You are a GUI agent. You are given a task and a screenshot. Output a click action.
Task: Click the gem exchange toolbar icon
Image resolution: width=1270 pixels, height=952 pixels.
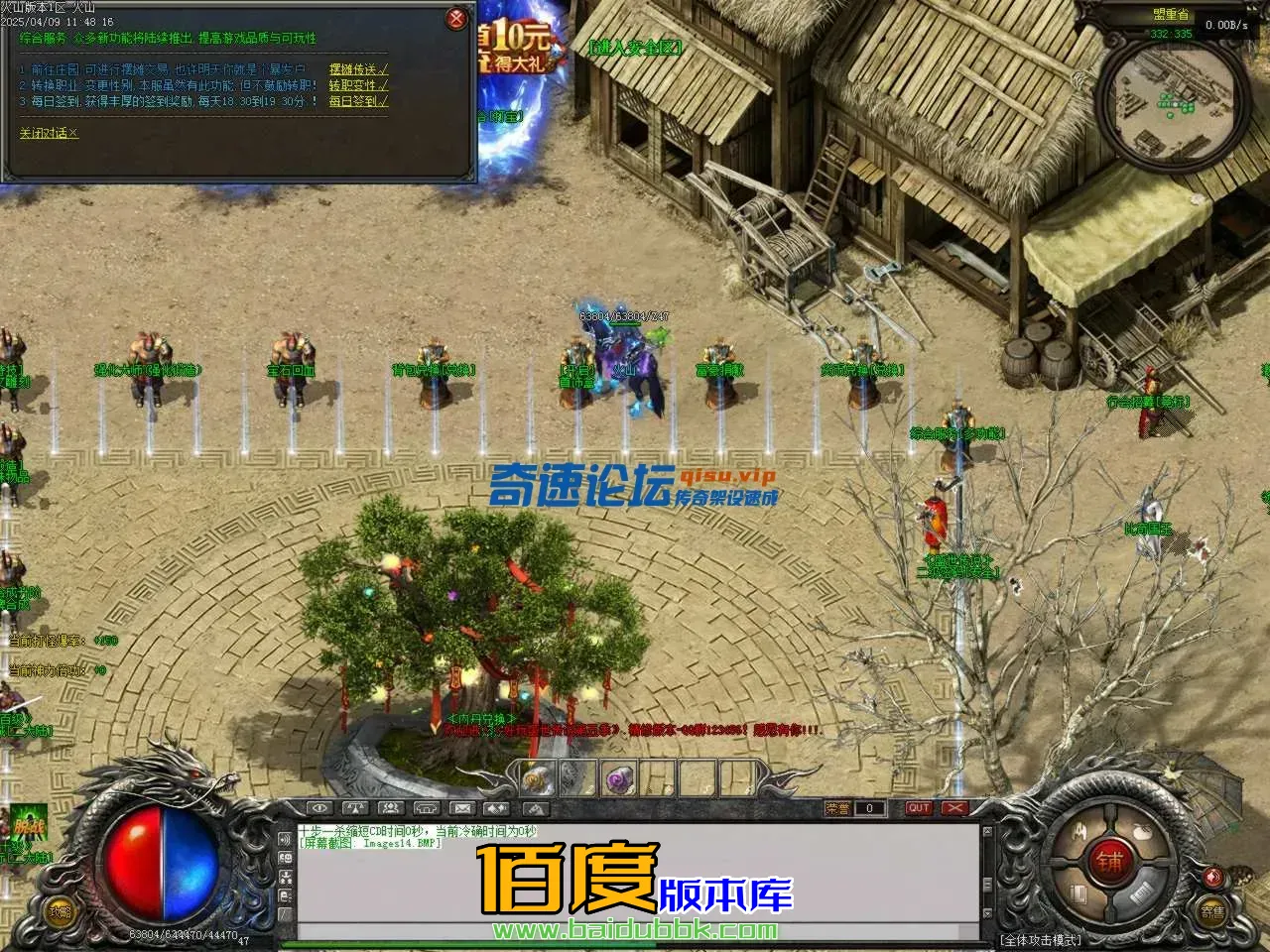click(497, 807)
